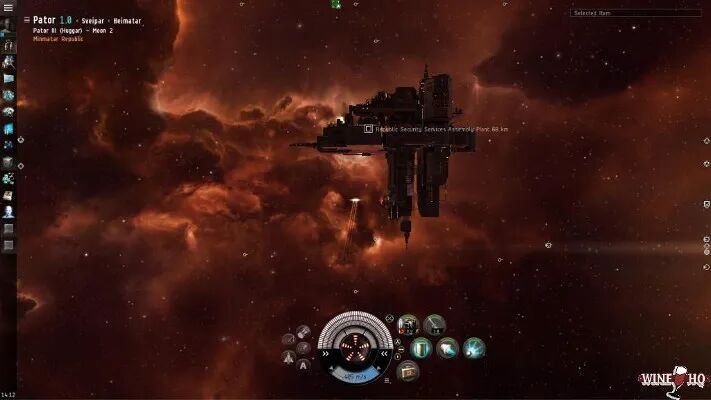The width and height of the screenshot is (711, 400).
Task: Select the Republic Security Services Assembly Plant bracket
Action: (368, 129)
